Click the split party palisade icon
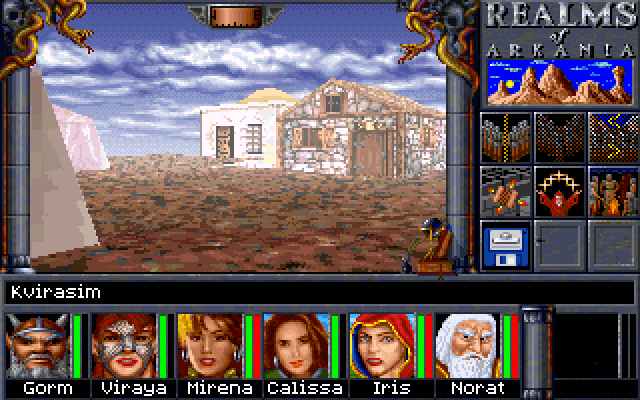Screen dimensions: 640x400 click(505, 137)
